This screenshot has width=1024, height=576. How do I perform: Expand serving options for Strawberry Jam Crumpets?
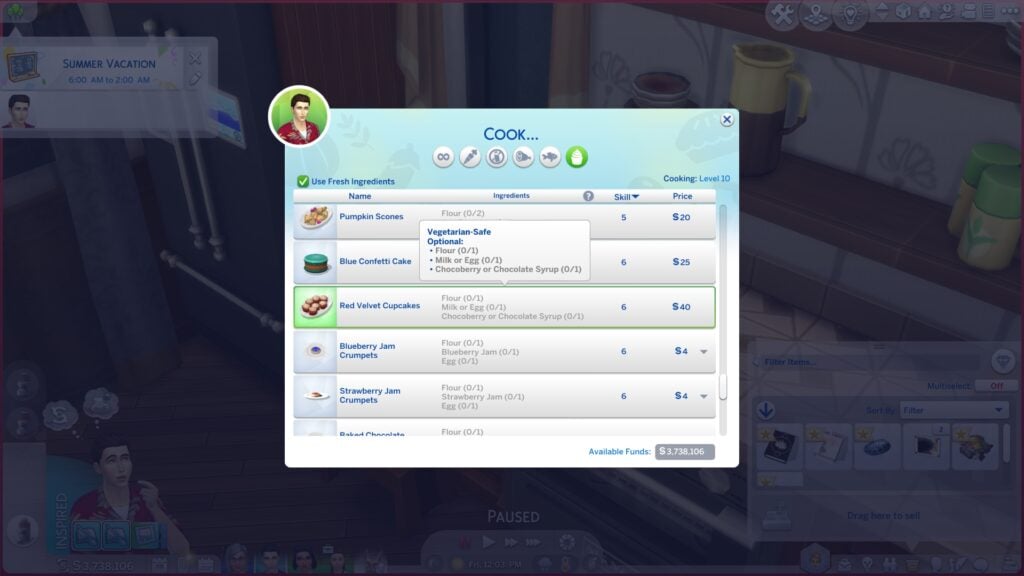click(x=704, y=396)
